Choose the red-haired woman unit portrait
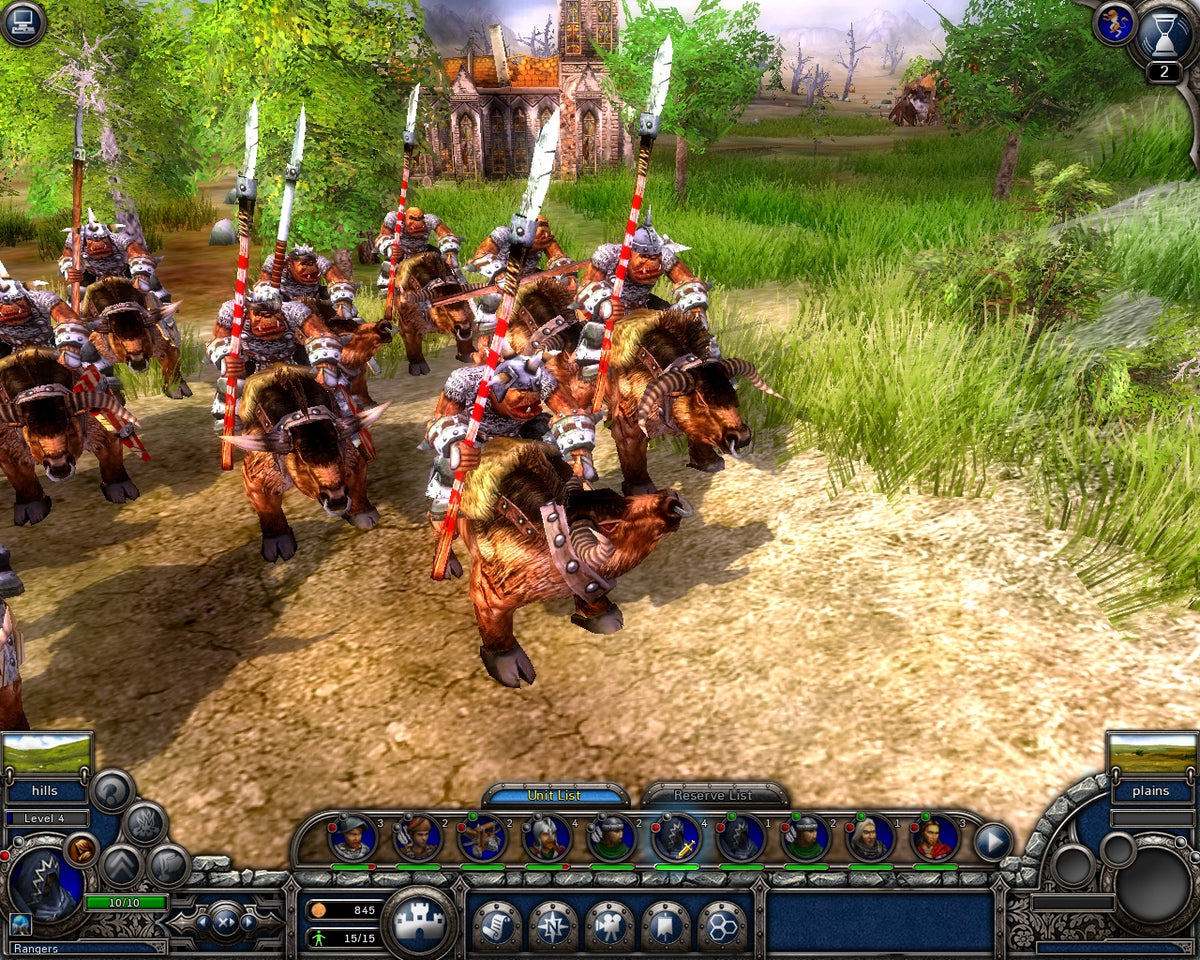 (934, 838)
